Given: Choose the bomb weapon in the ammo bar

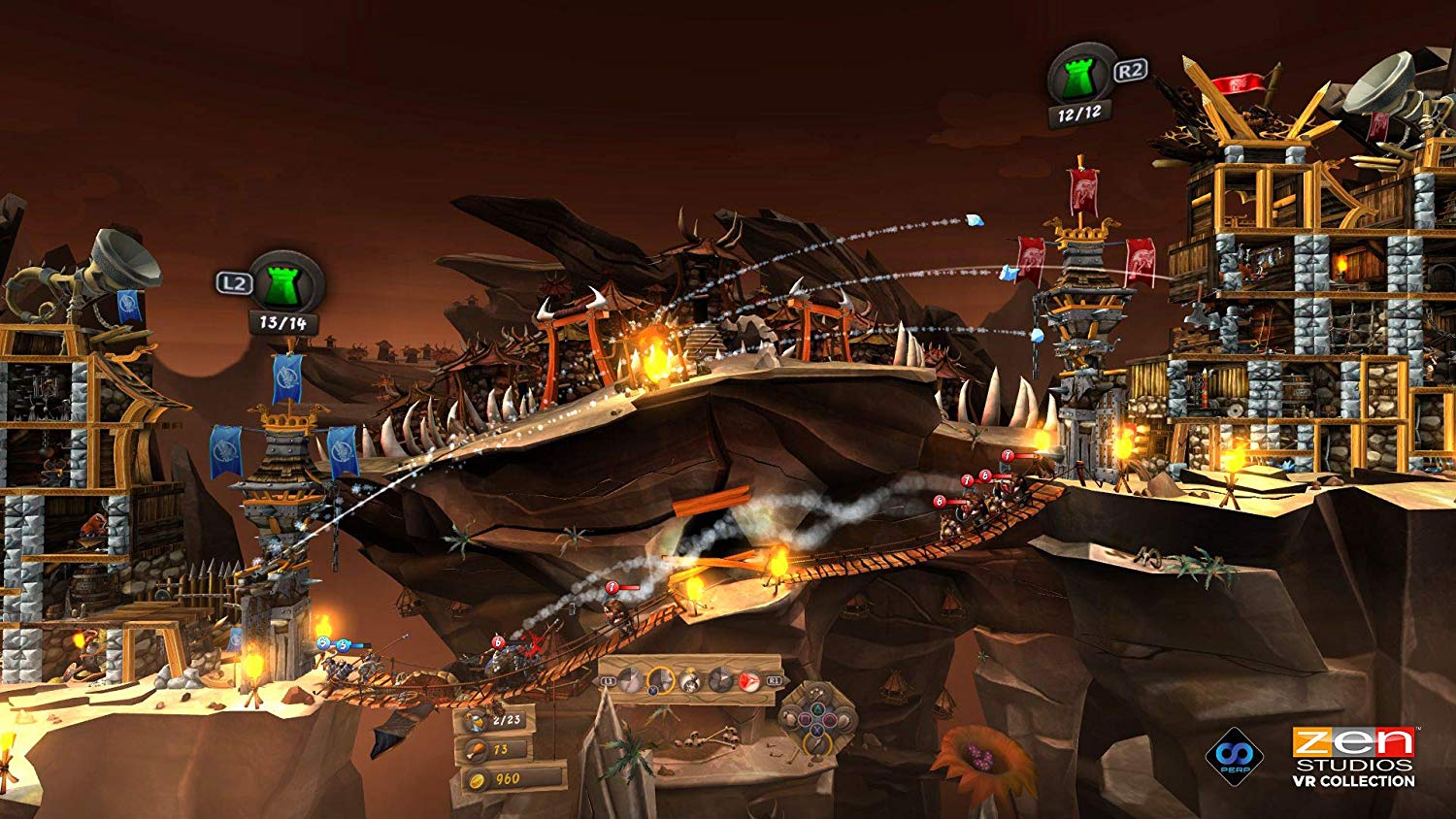Looking at the screenshot, I should pos(690,680).
